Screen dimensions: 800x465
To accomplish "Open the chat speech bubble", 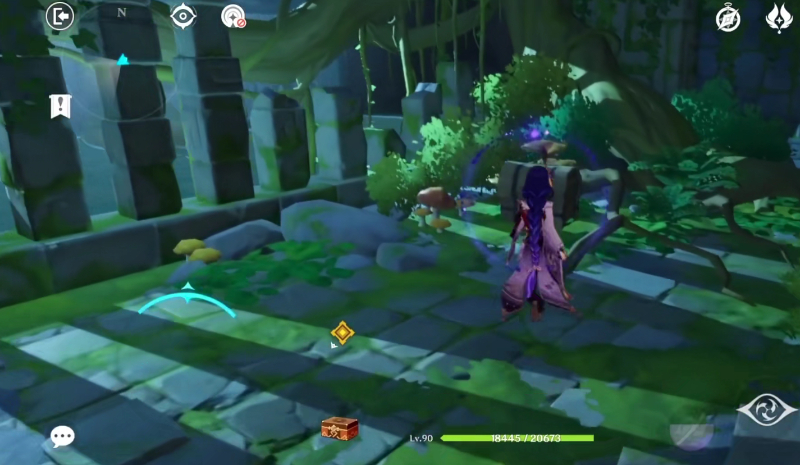I will [x=62, y=436].
